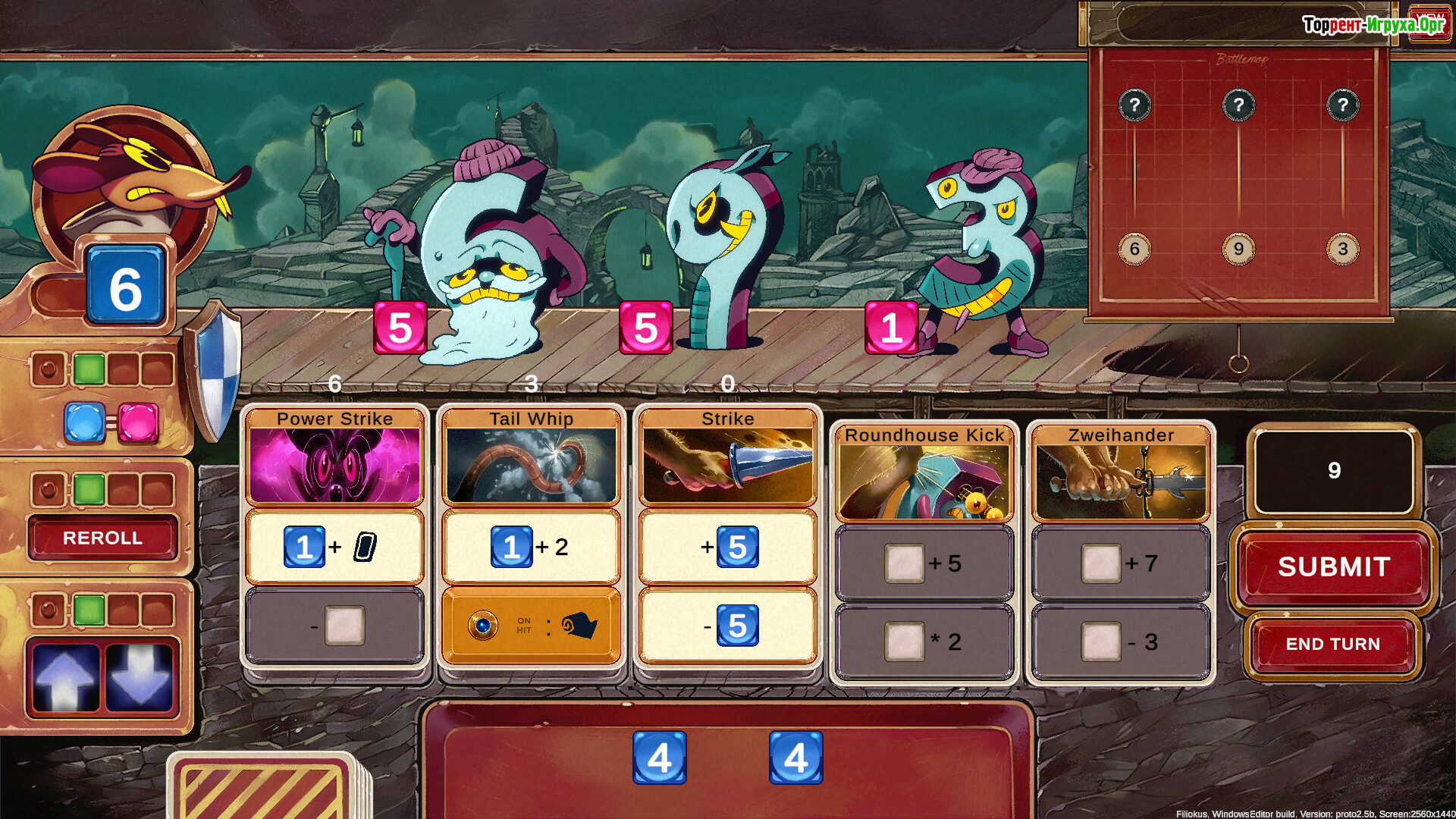End the current turn
The image size is (1456, 819).
click(x=1332, y=644)
